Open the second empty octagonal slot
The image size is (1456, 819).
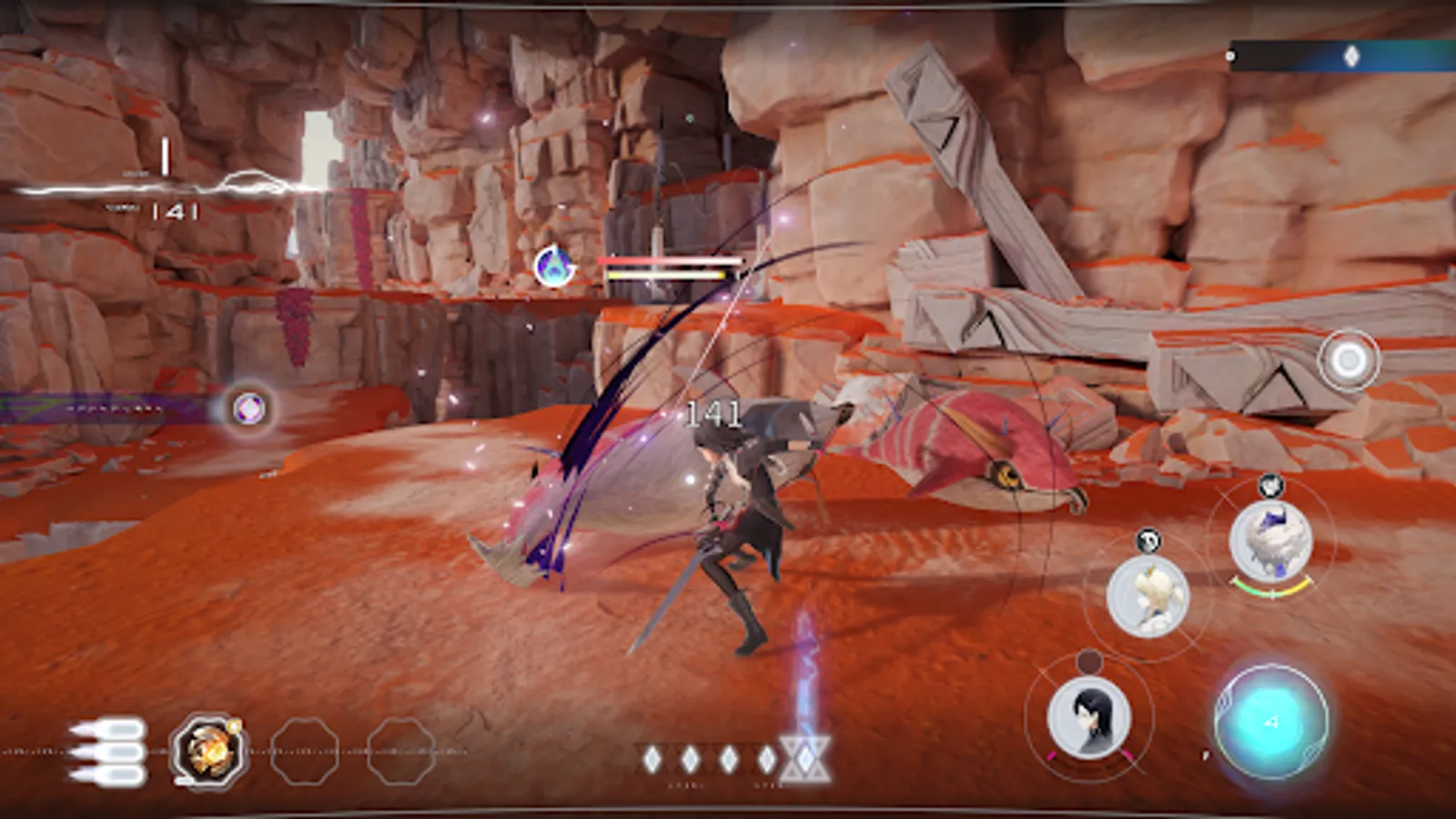pos(399,751)
